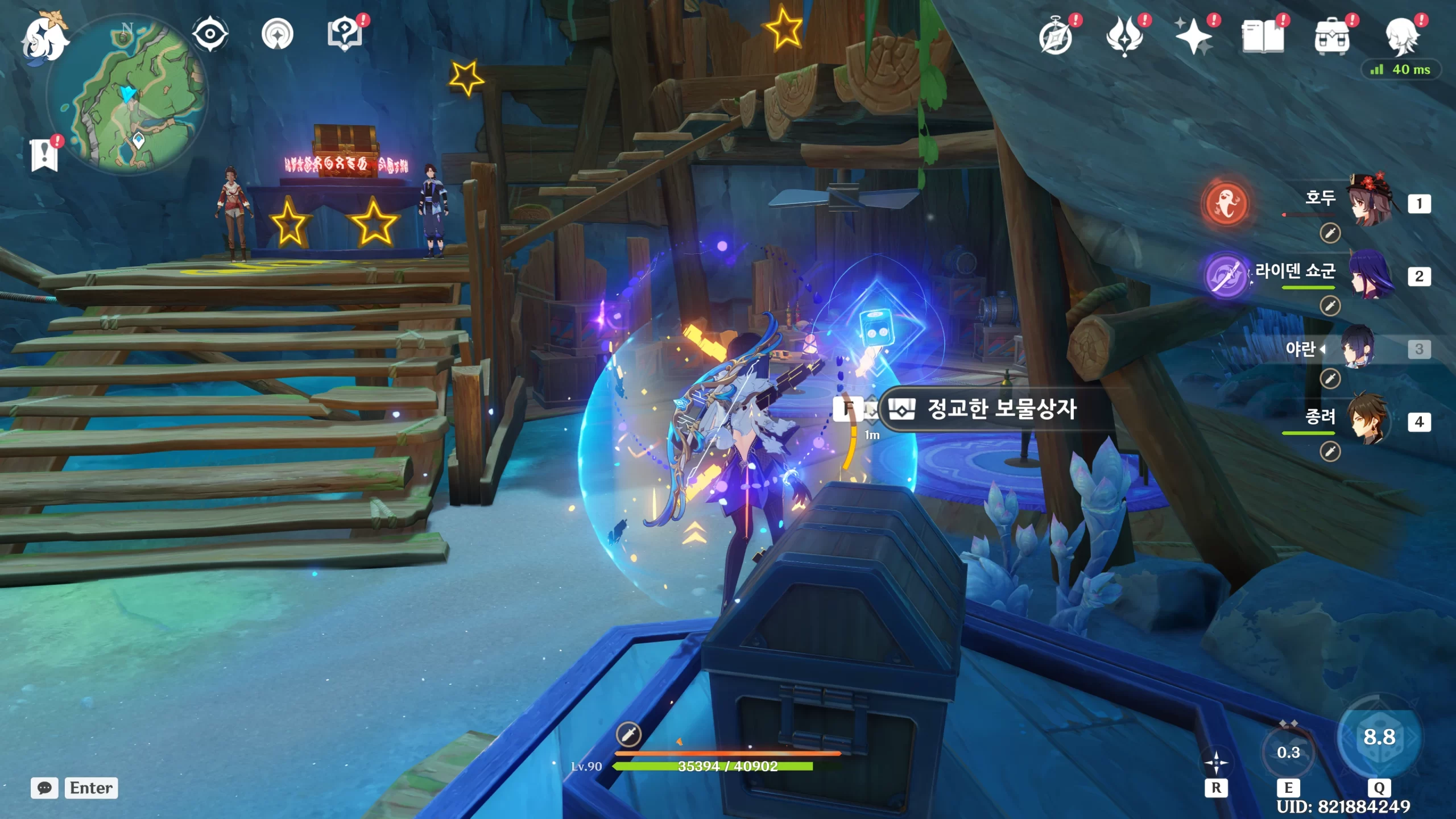
Task: Trigger 라이덴 쇼군's purple burst icon
Action: click(1226, 275)
